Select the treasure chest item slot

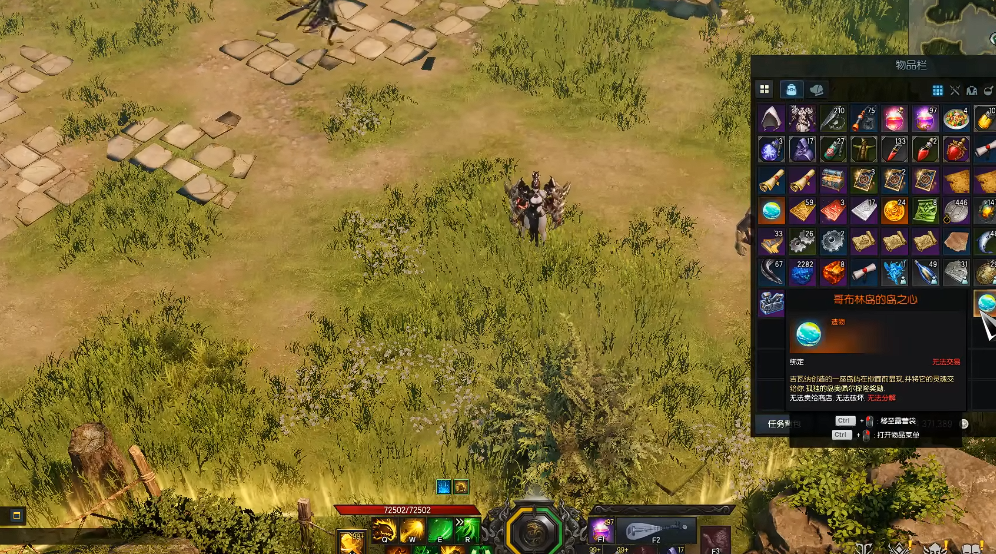point(833,181)
